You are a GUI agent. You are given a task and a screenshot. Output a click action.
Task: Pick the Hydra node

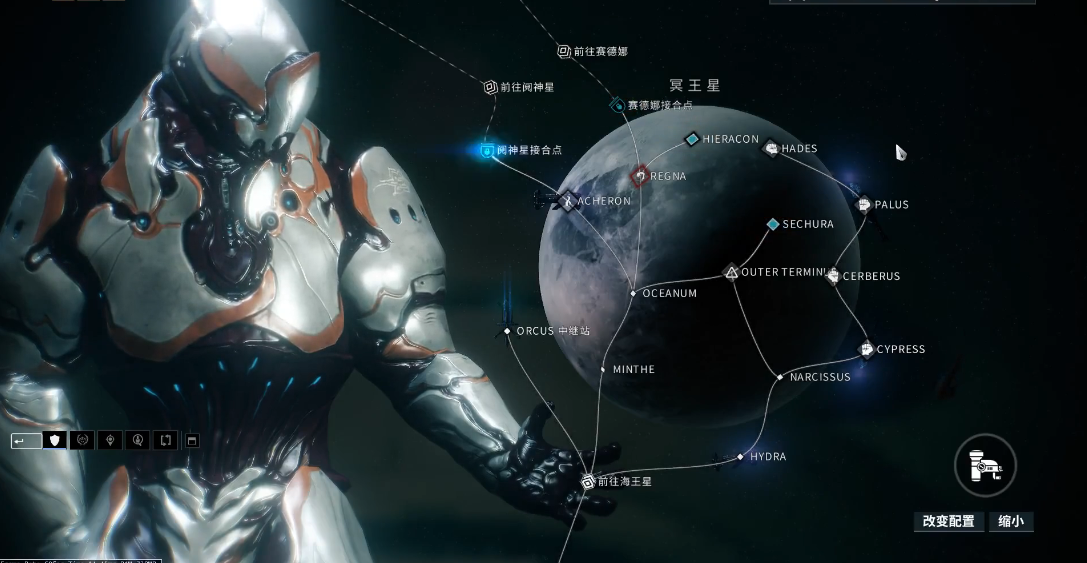(740, 457)
